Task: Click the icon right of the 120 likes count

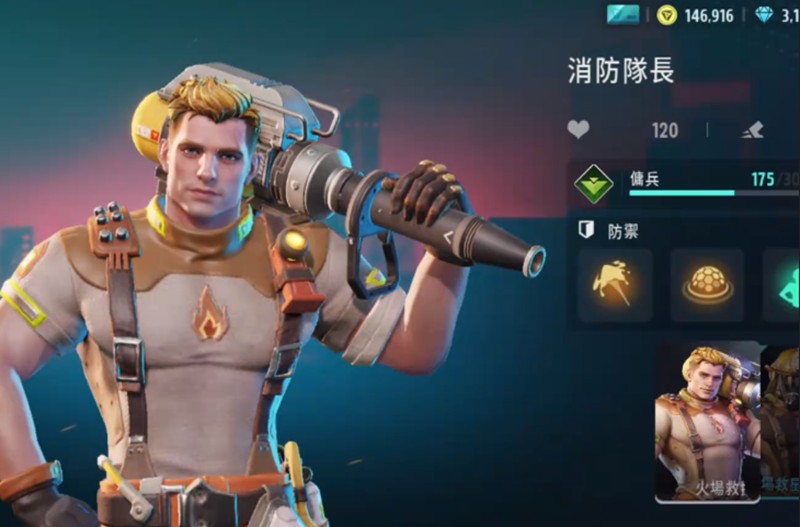Action: [x=753, y=130]
